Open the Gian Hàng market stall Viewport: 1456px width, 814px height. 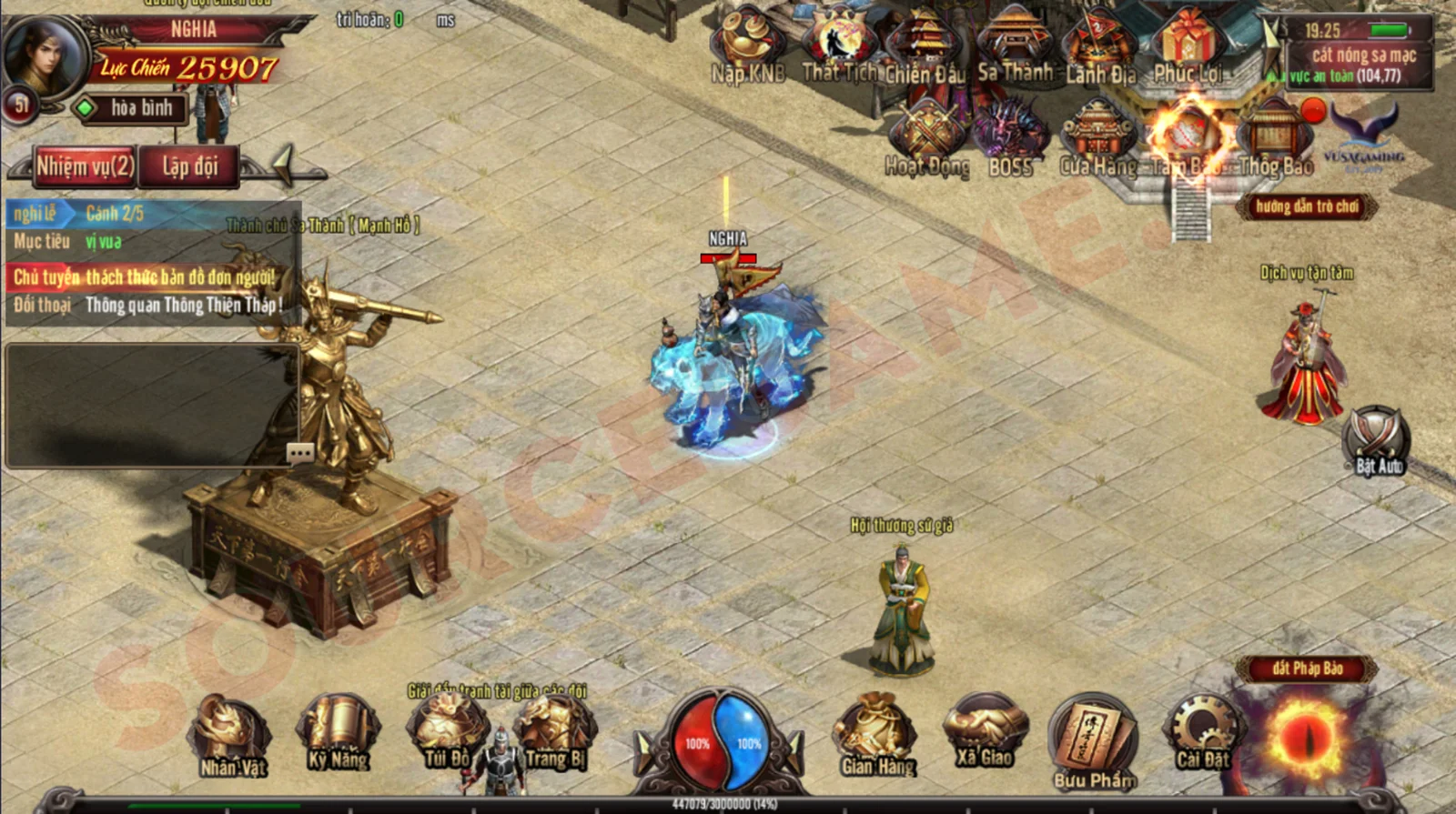[x=877, y=735]
